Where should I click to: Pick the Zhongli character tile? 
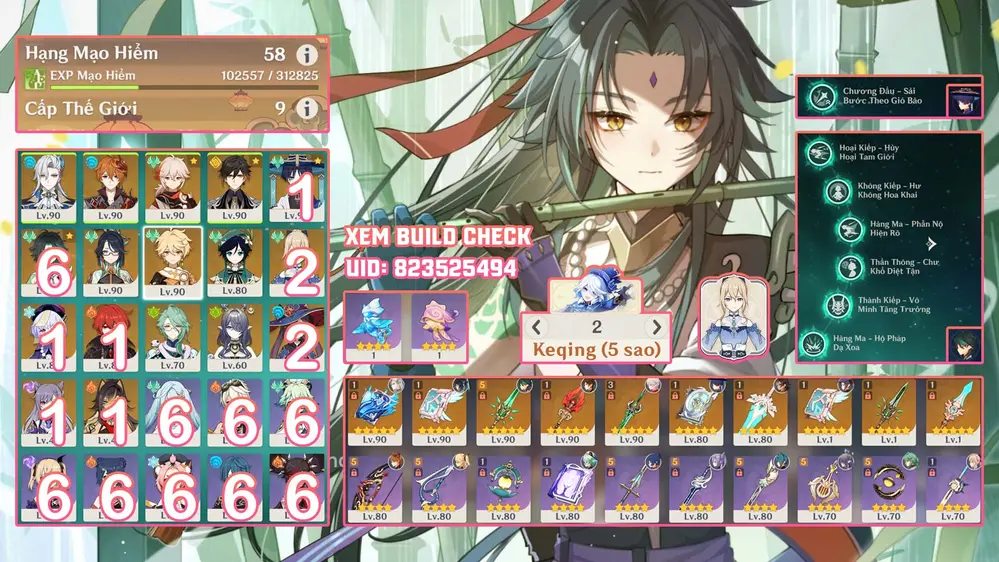(x=235, y=187)
